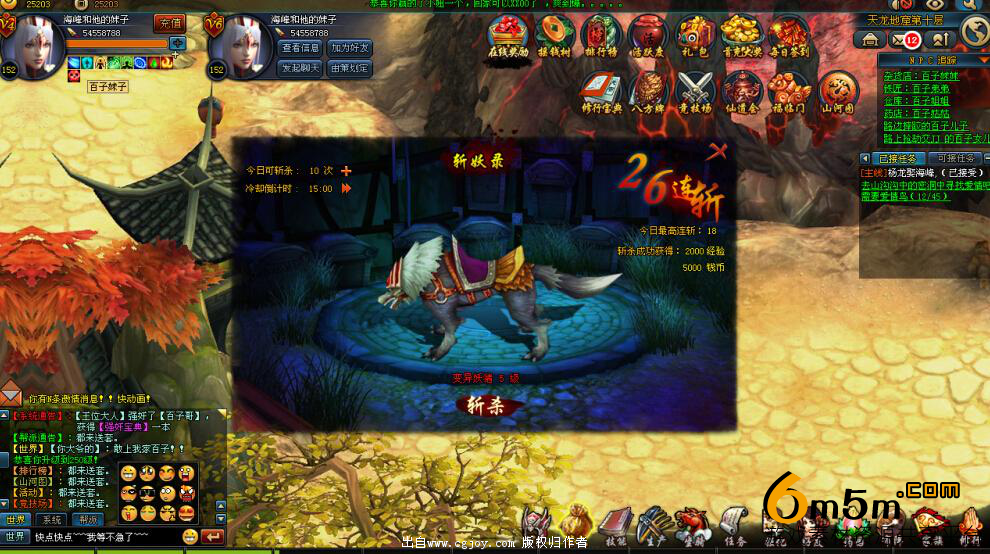This screenshot has width=990, height=554.
Task: Add target as friend with 加为好友
Action: coord(350,48)
